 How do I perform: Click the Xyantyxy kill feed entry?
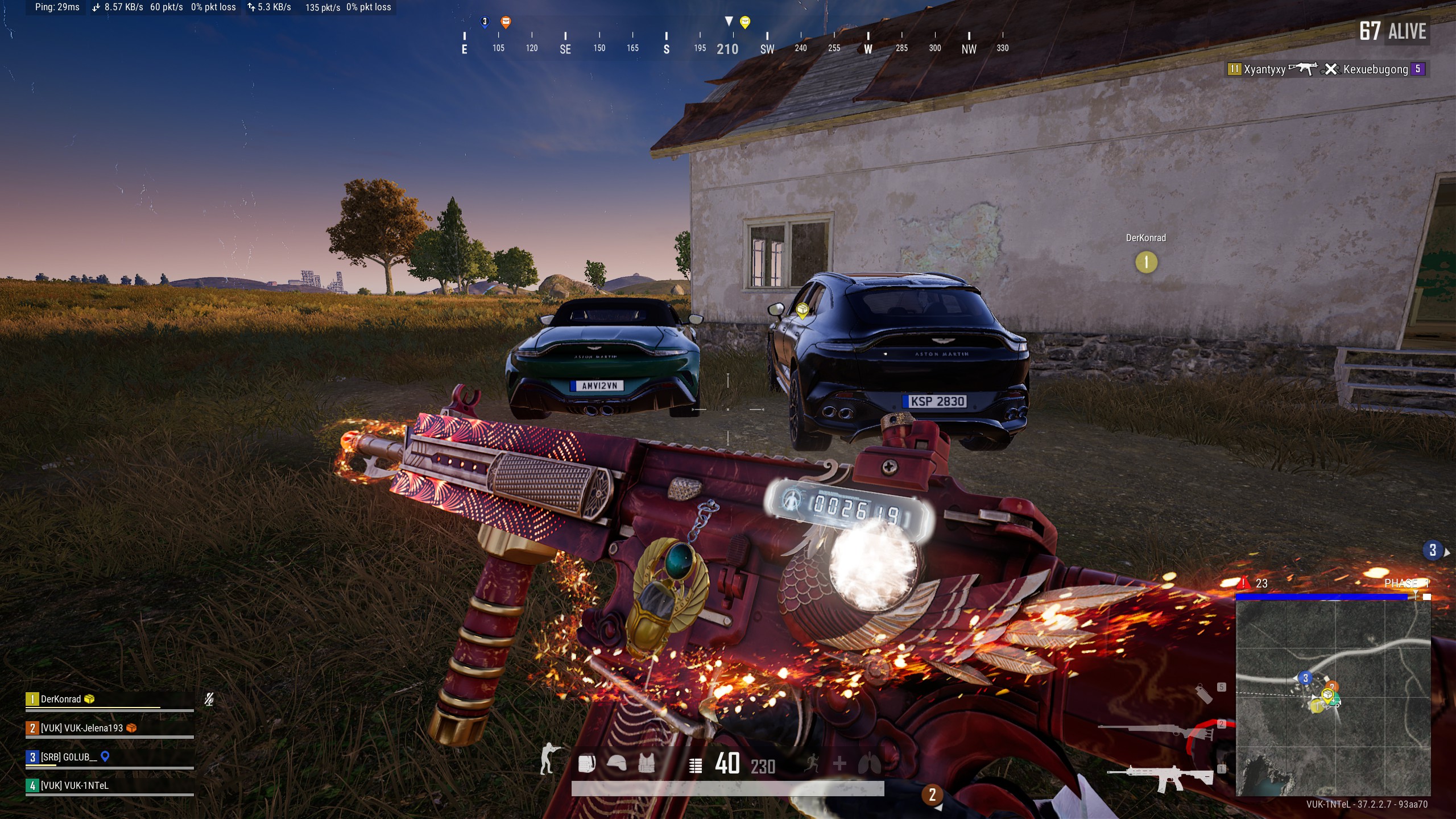[1264, 69]
